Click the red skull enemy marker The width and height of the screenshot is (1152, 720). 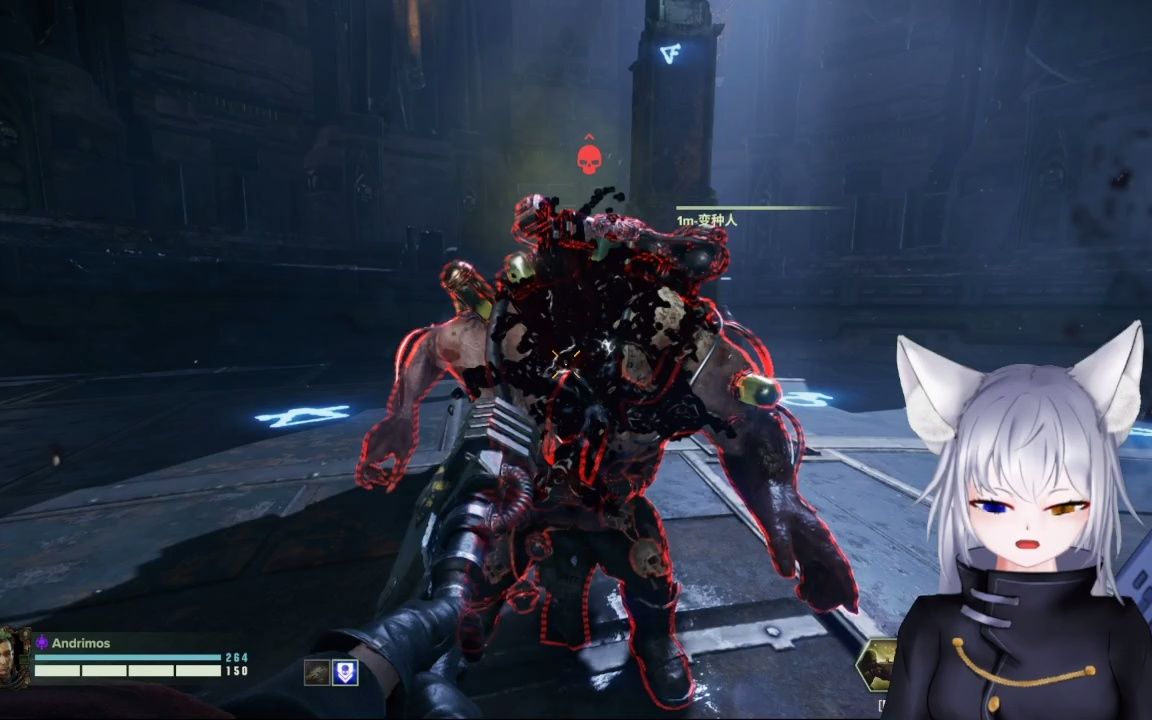pos(589,159)
